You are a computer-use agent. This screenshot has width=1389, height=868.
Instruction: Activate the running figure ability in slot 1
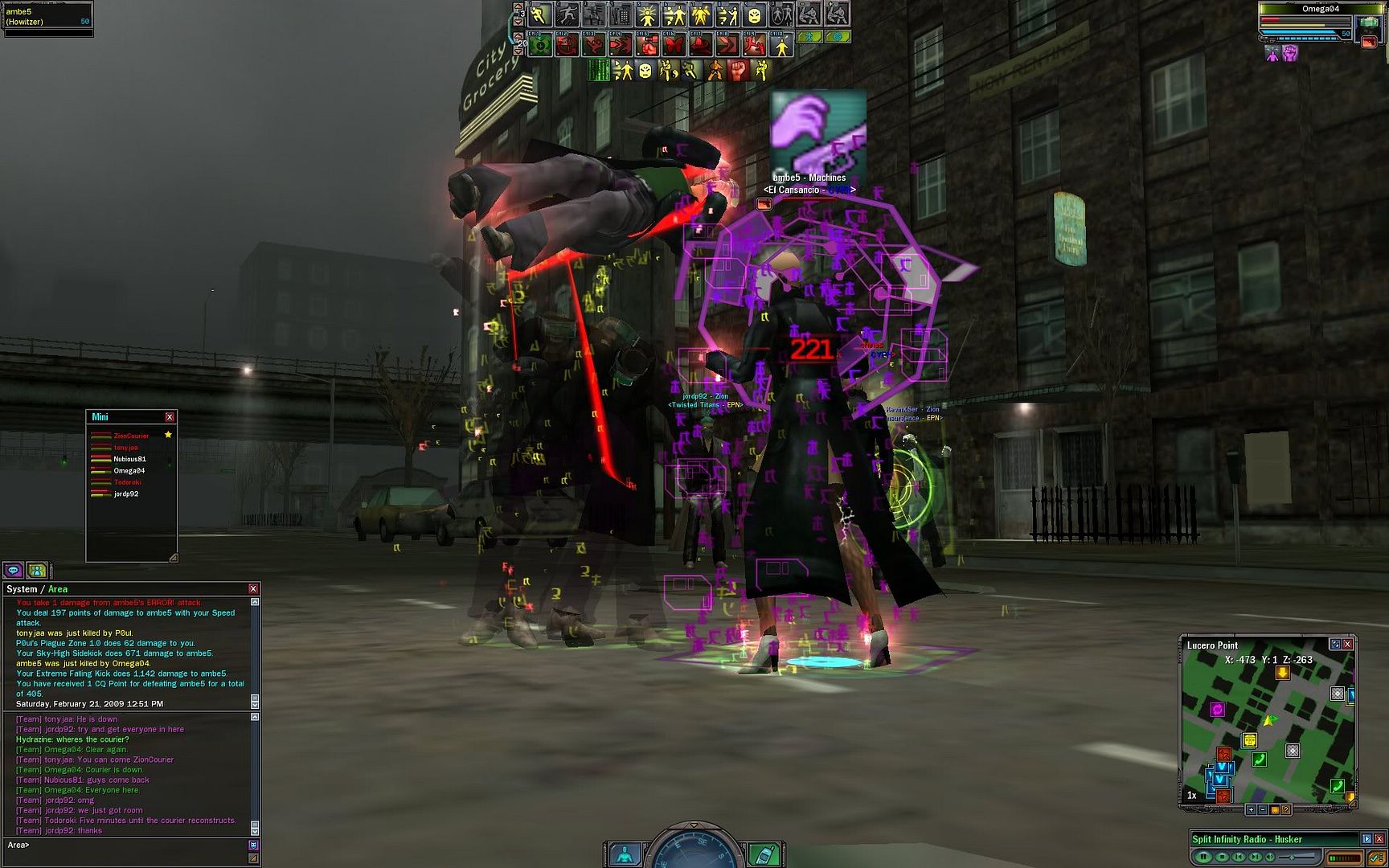540,15
